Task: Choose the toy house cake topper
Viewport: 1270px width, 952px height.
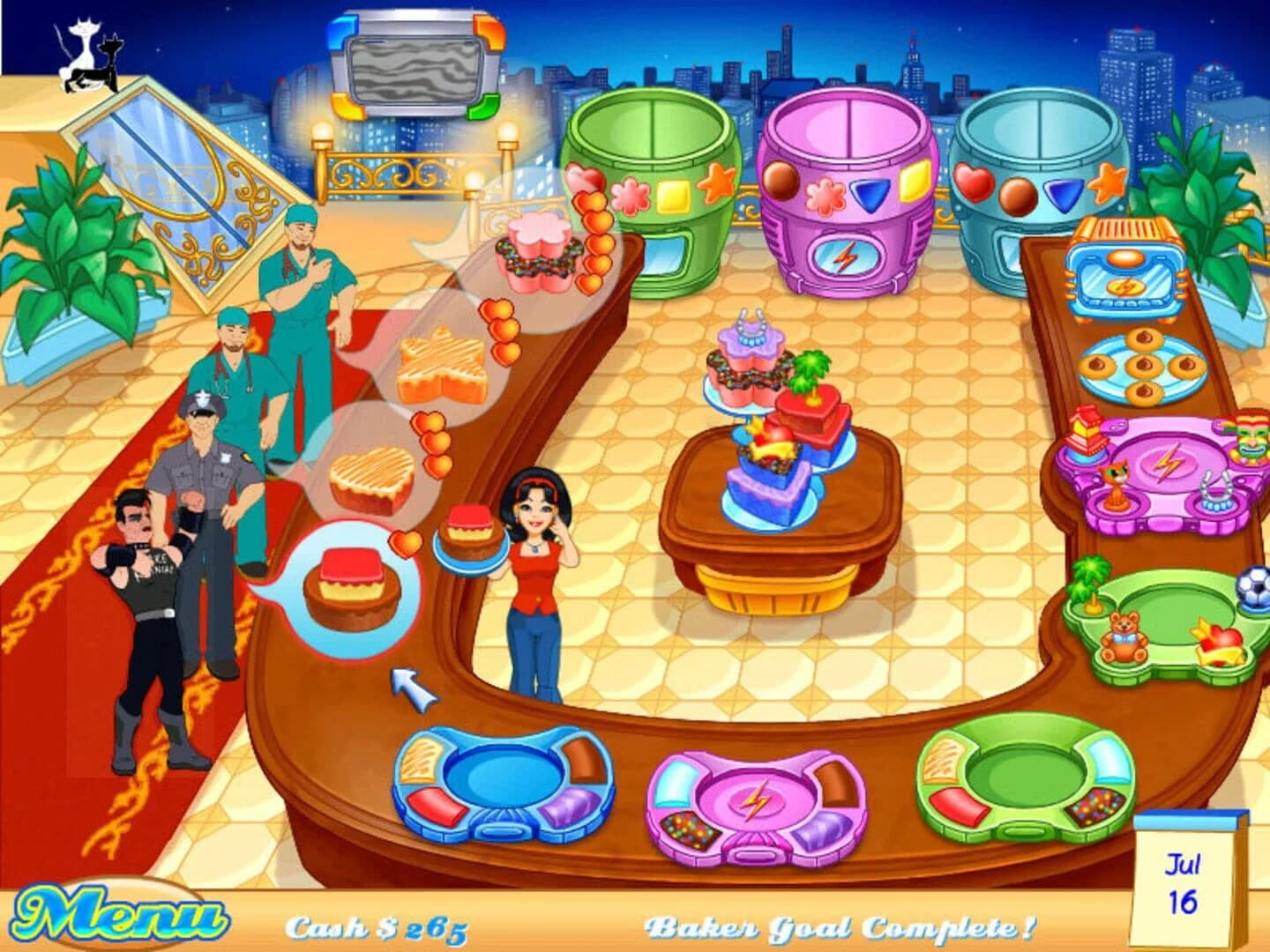Action: point(1085,429)
